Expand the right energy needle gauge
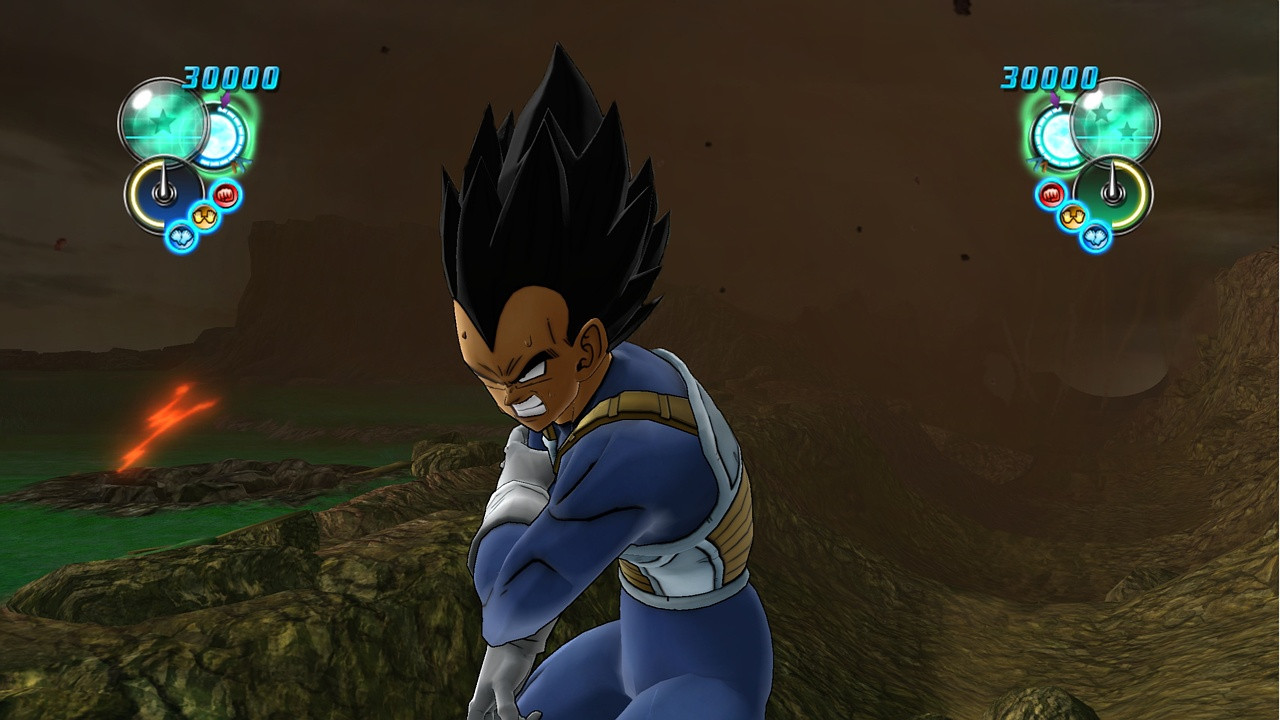The image size is (1280, 720). (x=1112, y=192)
